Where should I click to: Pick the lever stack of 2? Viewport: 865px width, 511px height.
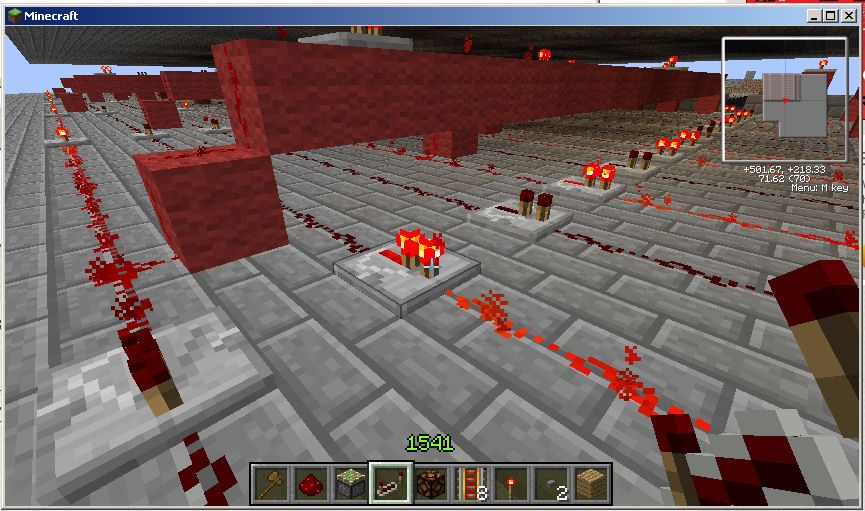coord(551,484)
